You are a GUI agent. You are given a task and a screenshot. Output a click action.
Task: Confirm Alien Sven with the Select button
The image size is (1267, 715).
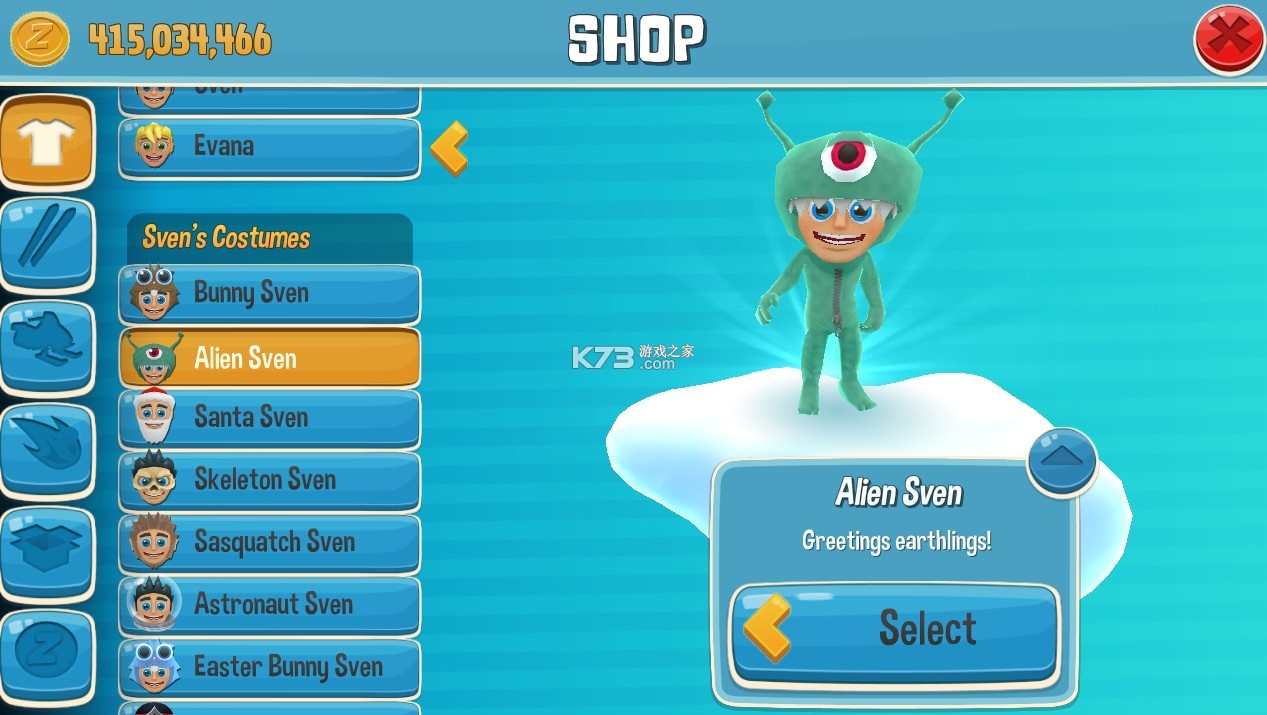895,630
